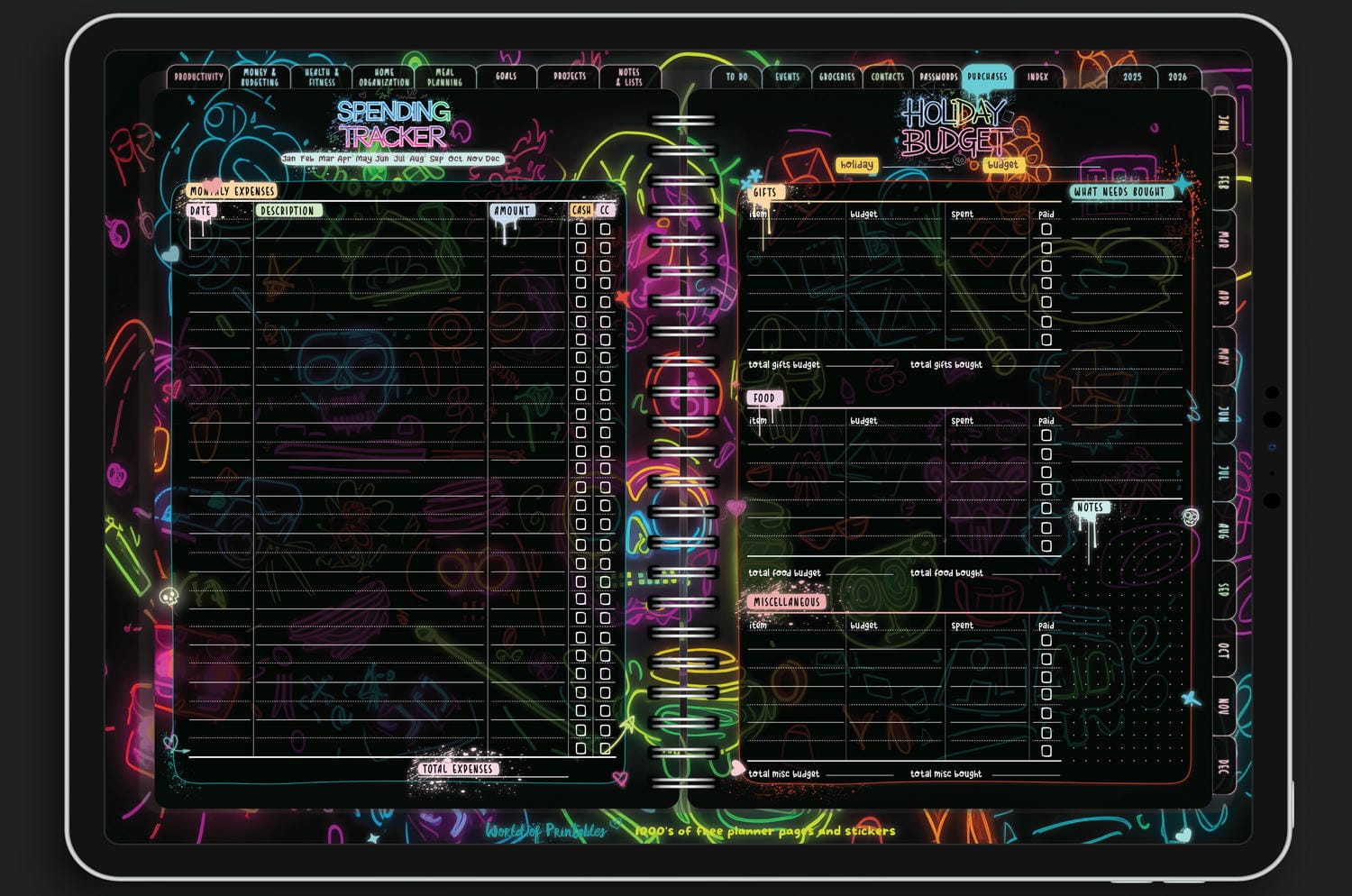Viewport: 1352px width, 896px height.
Task: Select the Aug side tab
Action: tap(1223, 533)
